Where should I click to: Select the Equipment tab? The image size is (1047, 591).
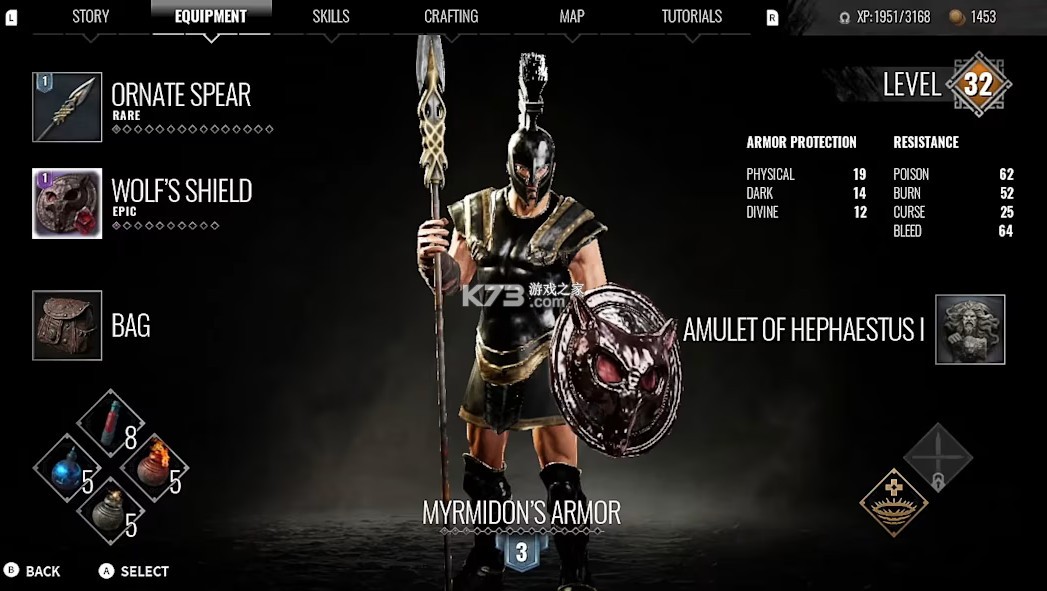(210, 16)
